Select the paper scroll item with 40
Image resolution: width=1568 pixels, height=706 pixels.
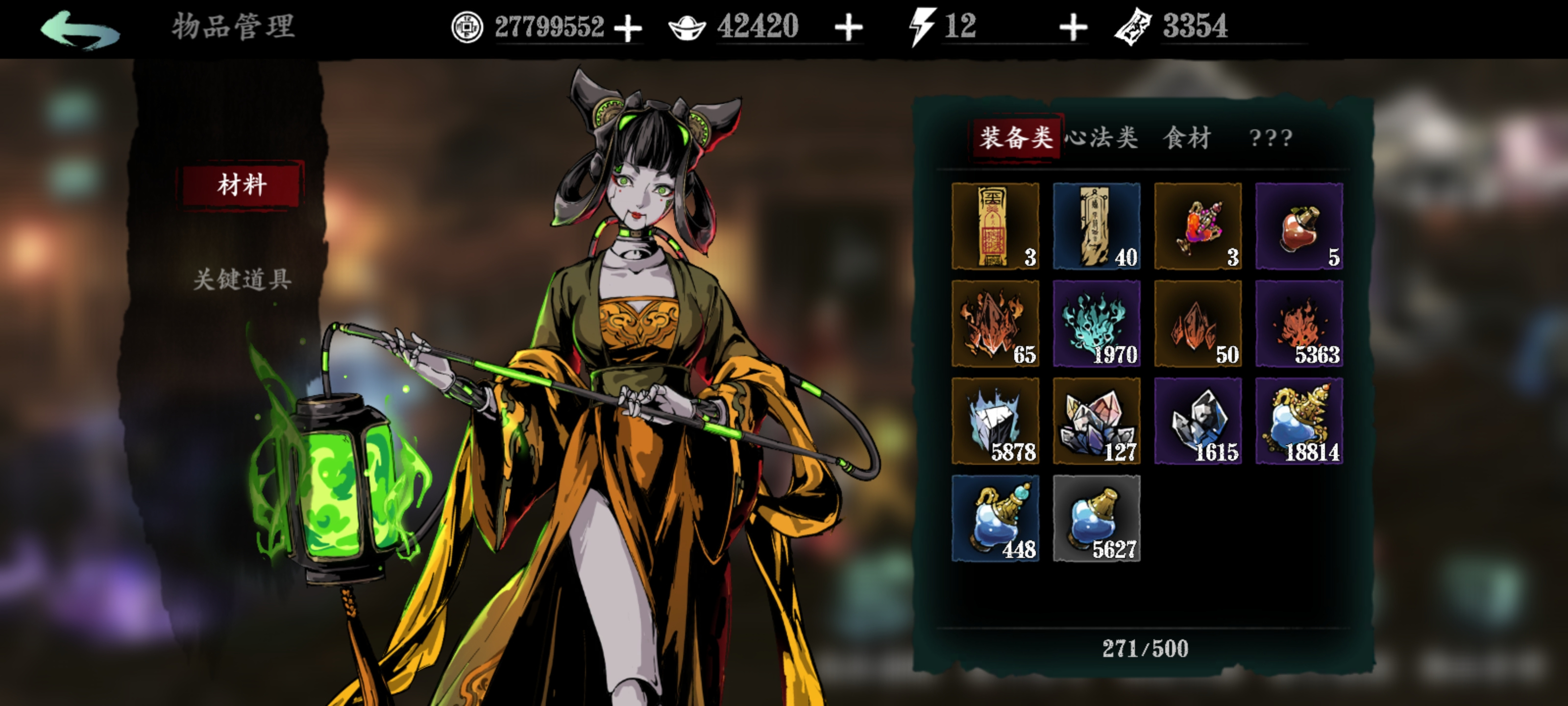[1096, 226]
